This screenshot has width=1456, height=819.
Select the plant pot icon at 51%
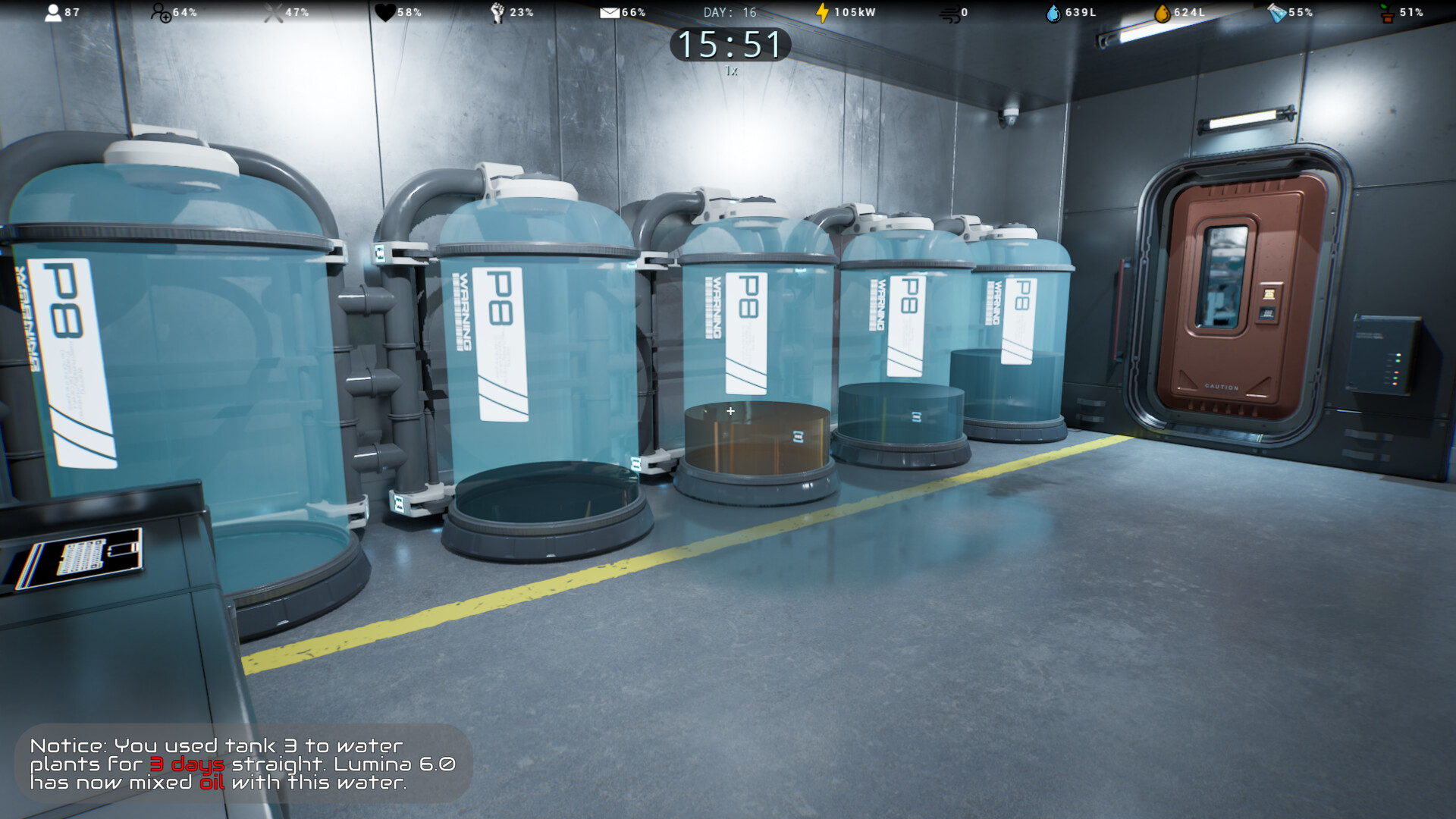1388,11
